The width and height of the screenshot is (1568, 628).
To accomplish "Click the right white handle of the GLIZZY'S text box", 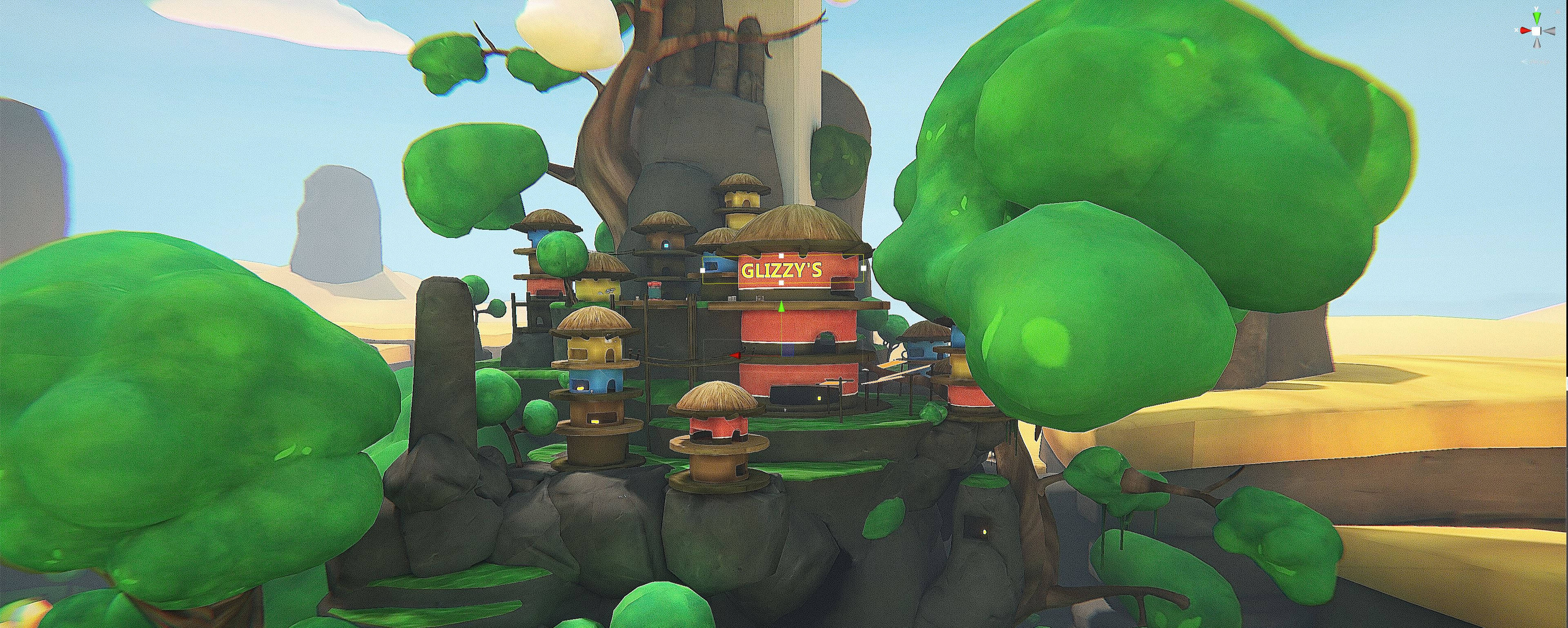I will tap(863, 269).
